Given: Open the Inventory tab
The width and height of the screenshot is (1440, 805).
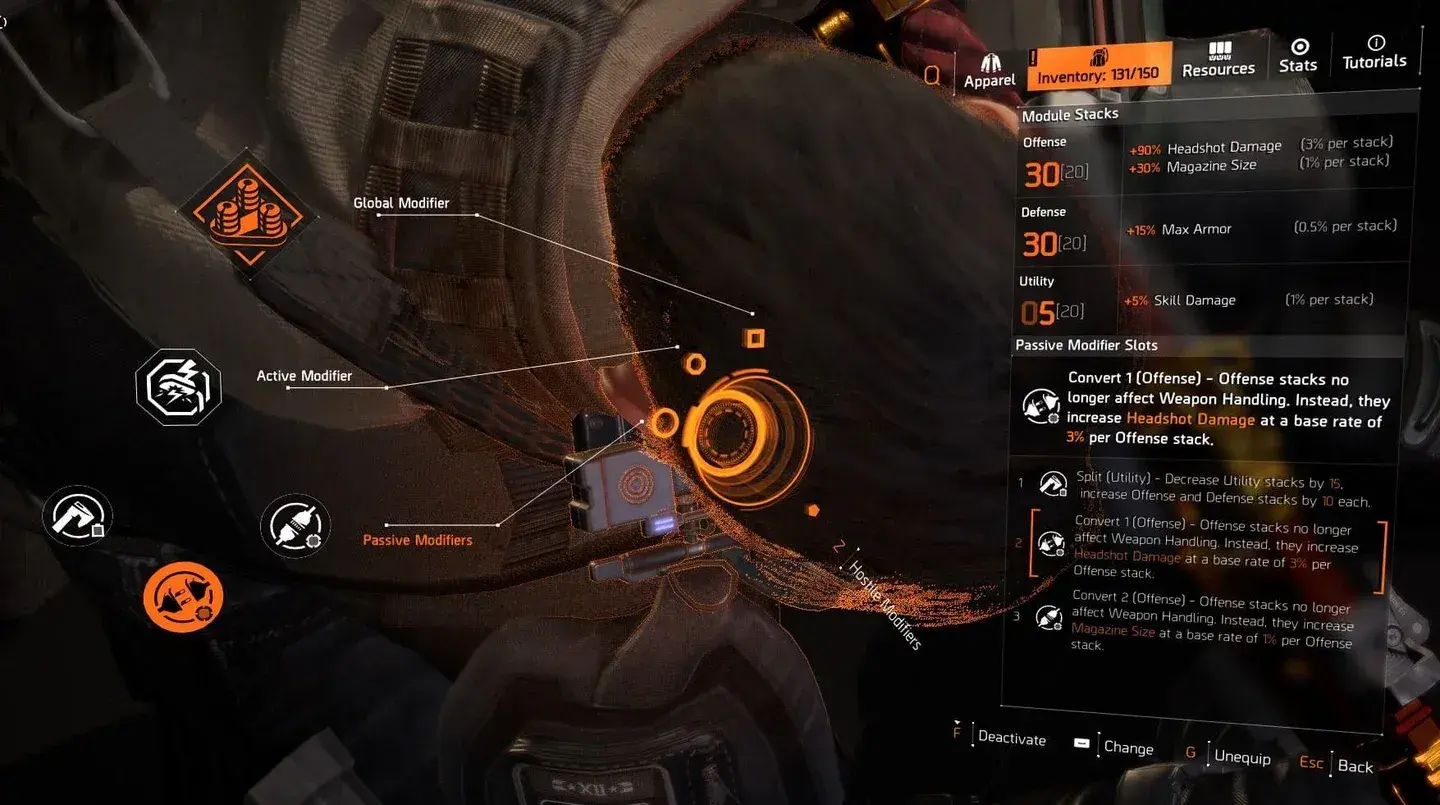Looking at the screenshot, I should click(1098, 67).
